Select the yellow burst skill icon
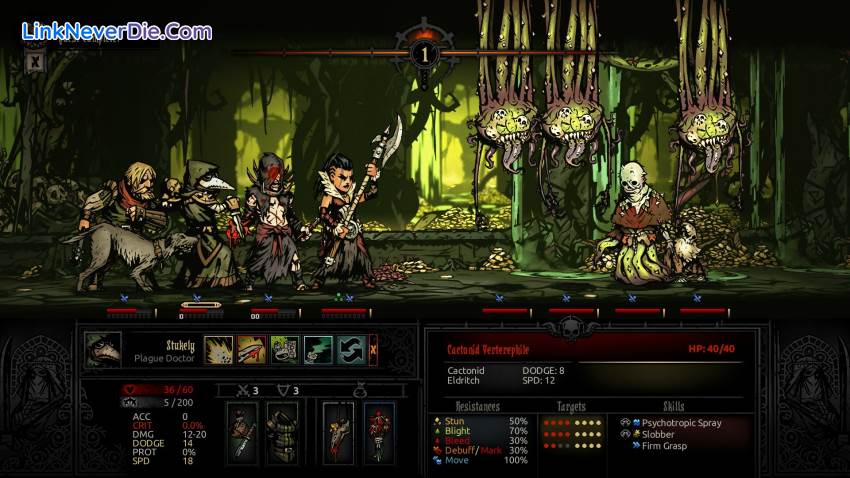This screenshot has height=478, width=850. (x=219, y=349)
